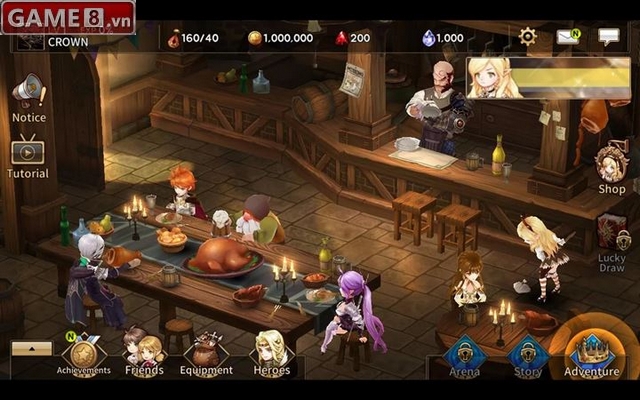This screenshot has height=400, width=640.
Task: Open the settings gear icon
Action: [527, 37]
